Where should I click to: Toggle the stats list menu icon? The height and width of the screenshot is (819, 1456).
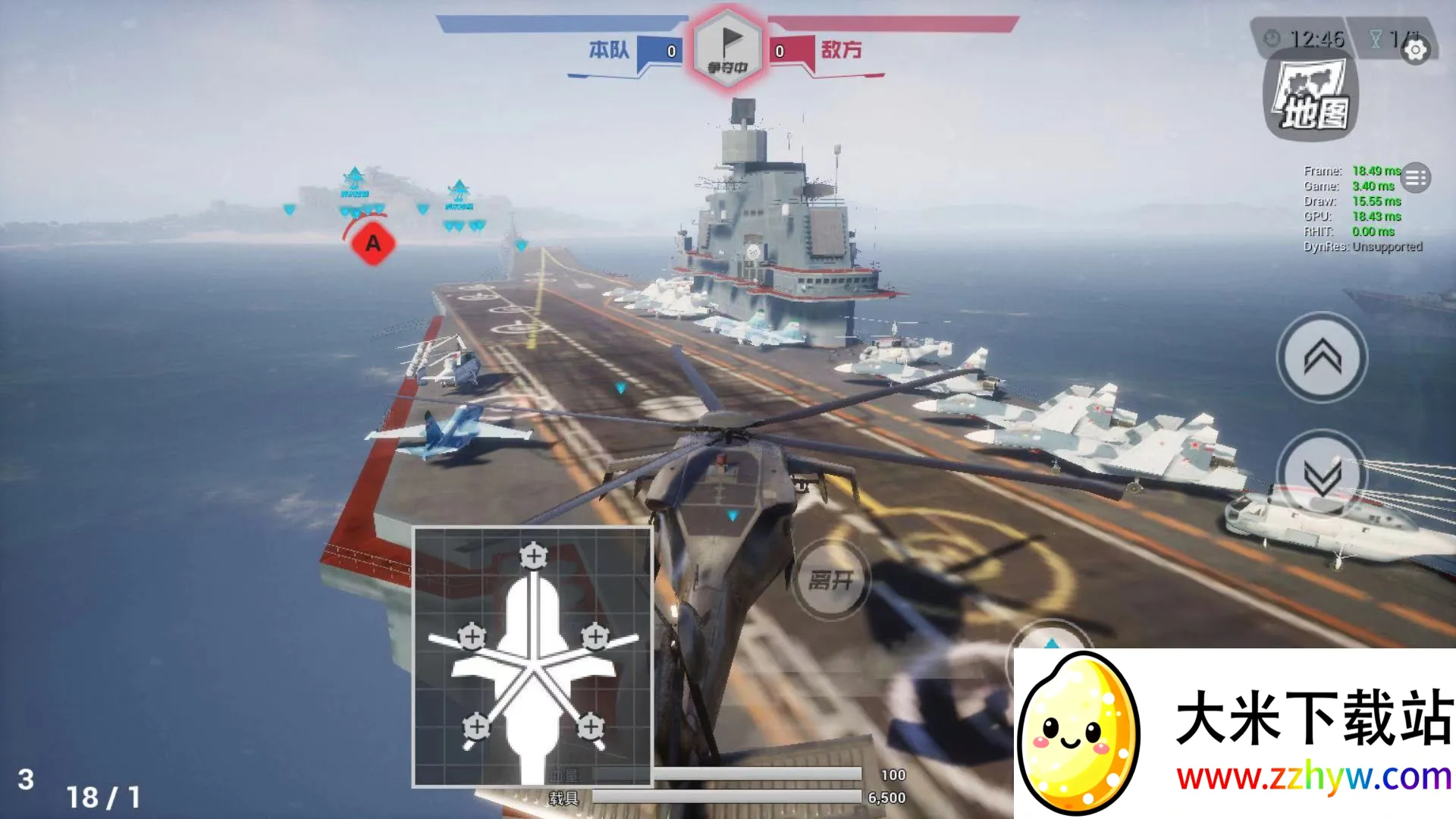(1415, 178)
